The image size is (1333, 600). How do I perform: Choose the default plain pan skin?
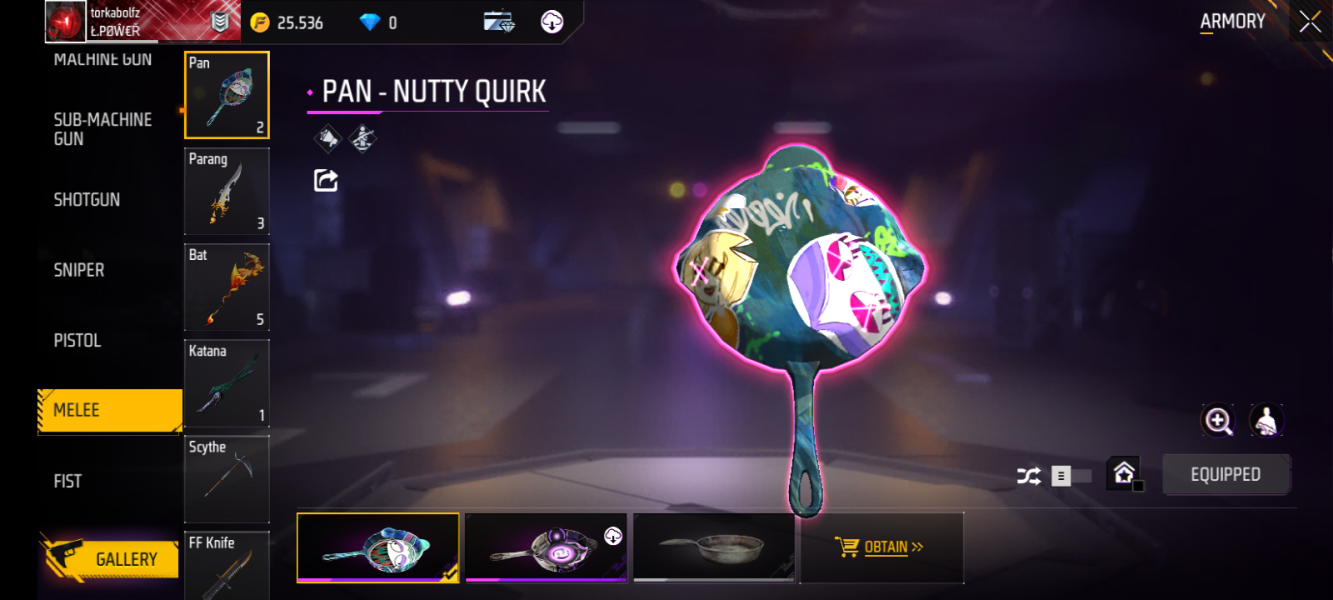point(714,547)
